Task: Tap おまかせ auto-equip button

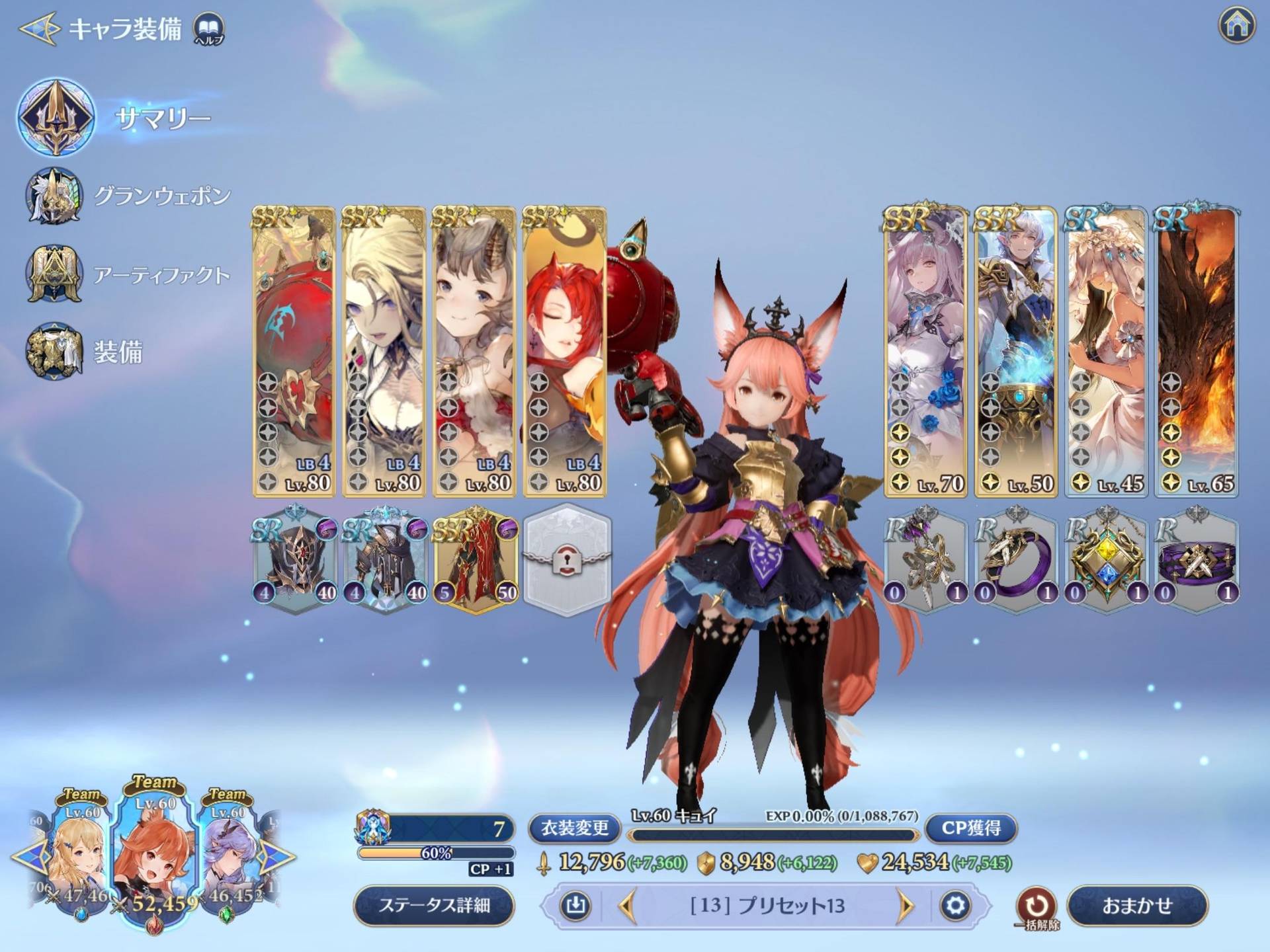Action: click(x=1136, y=905)
